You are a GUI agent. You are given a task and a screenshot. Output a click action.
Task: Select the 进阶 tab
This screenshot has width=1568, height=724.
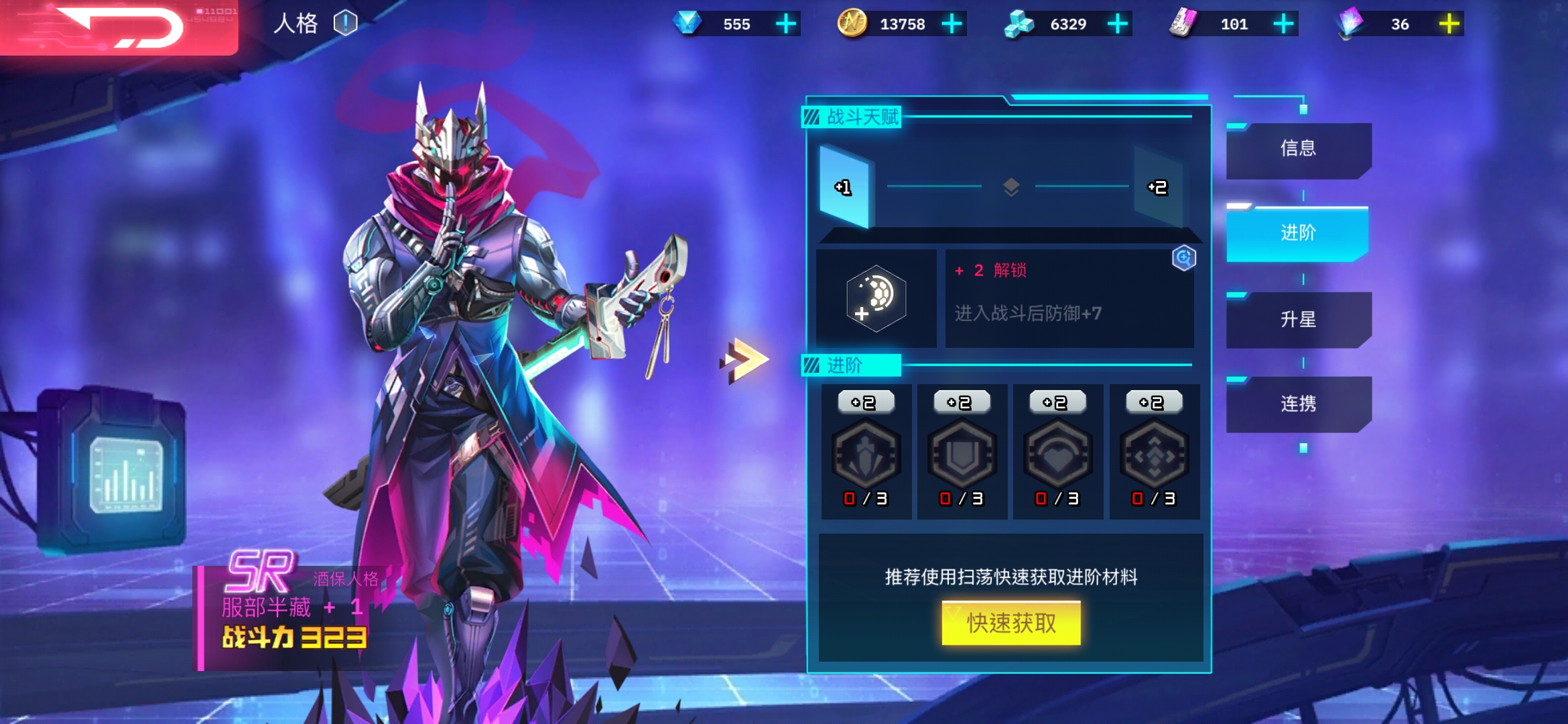pyautogui.click(x=1298, y=233)
